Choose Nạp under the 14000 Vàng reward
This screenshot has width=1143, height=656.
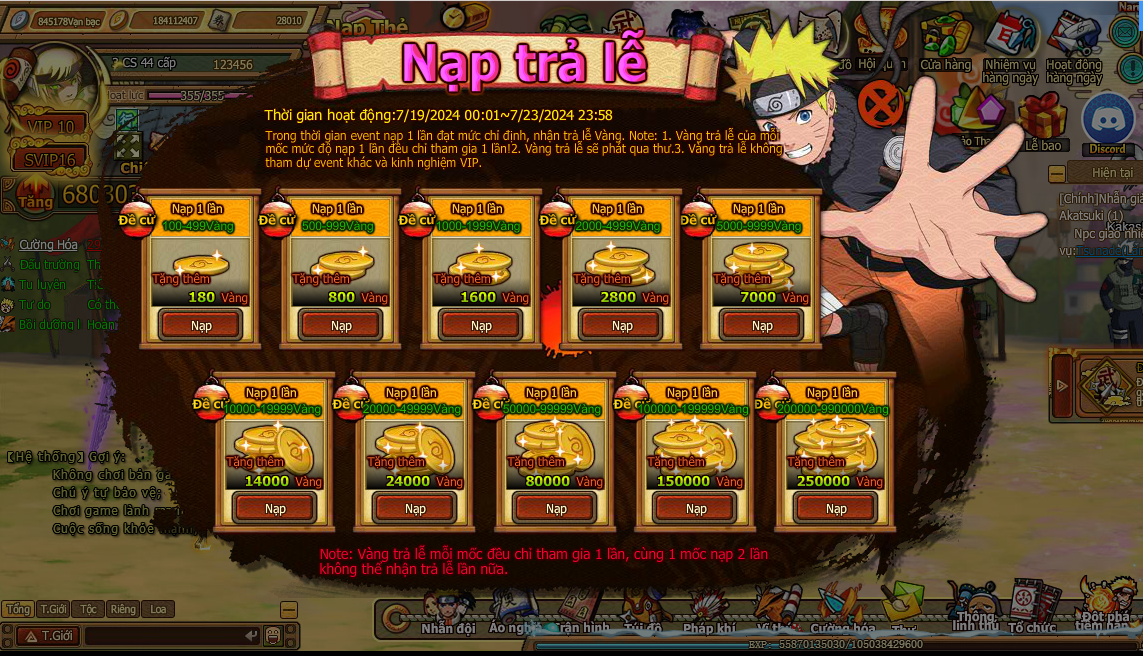pyautogui.click(x=275, y=508)
